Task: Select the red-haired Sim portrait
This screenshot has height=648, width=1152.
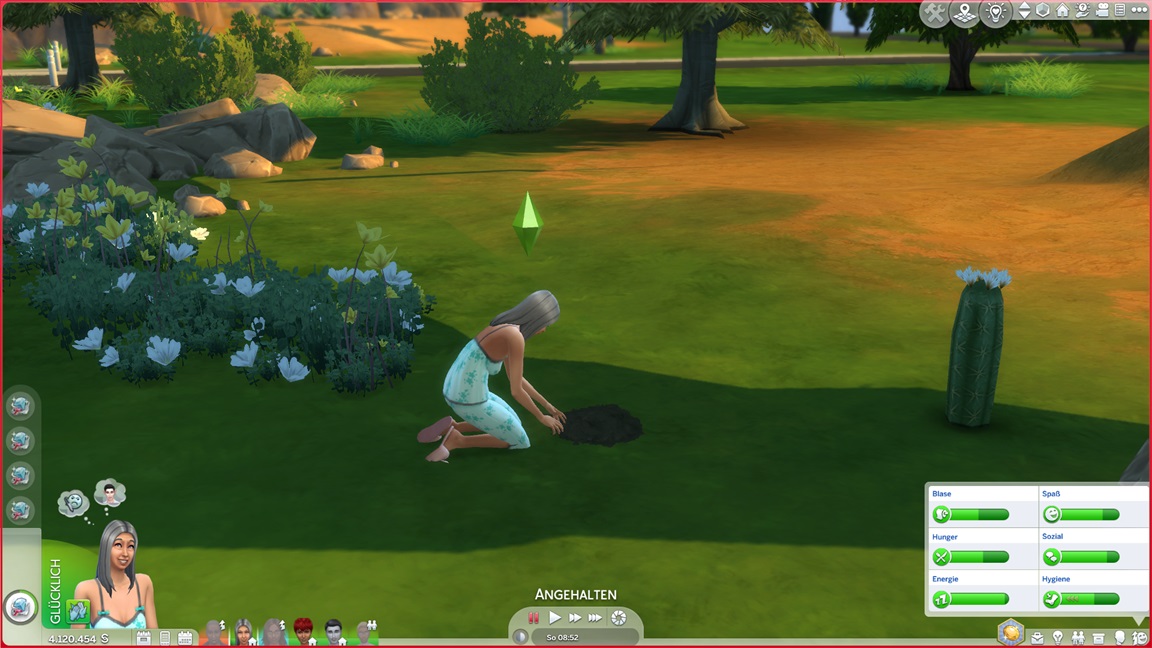Action: [303, 631]
